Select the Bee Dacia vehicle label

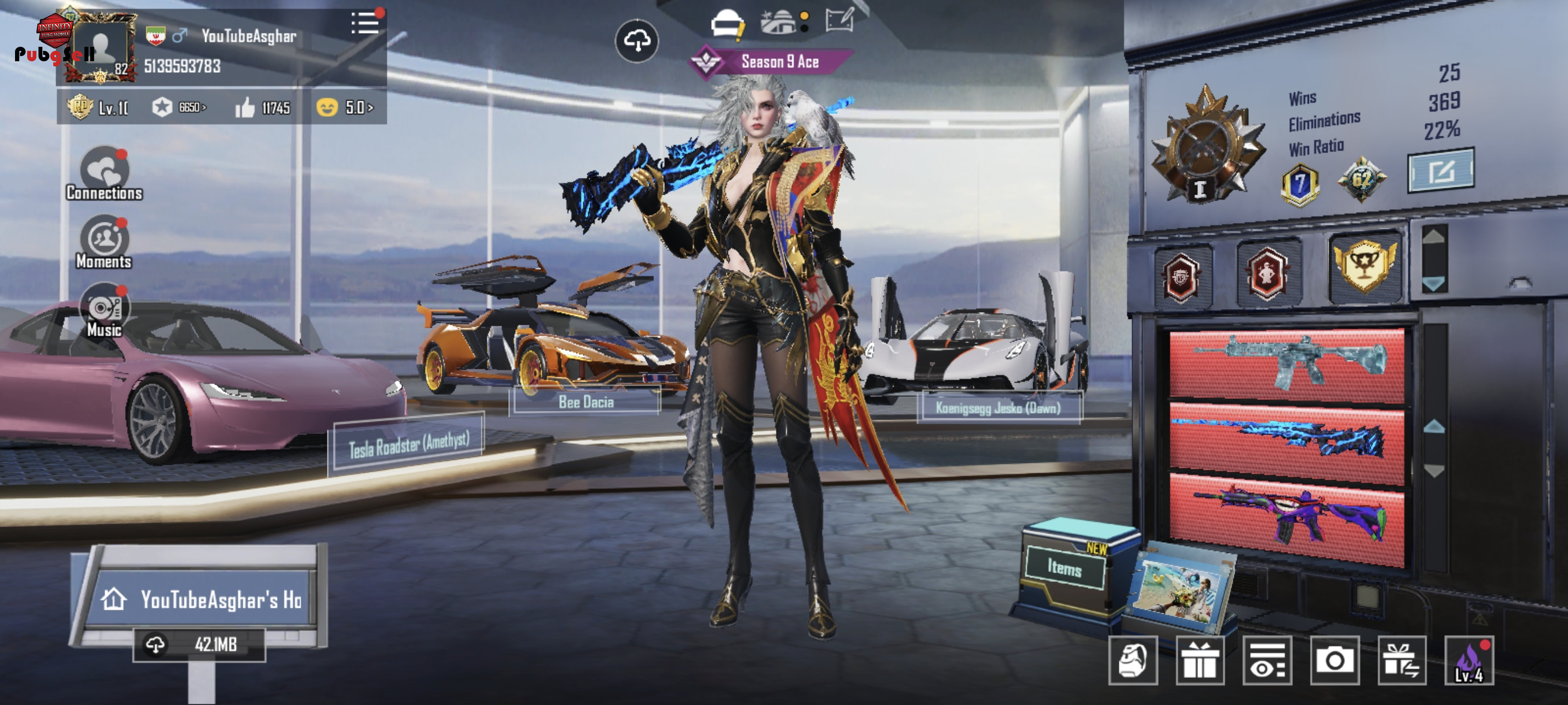click(x=586, y=402)
